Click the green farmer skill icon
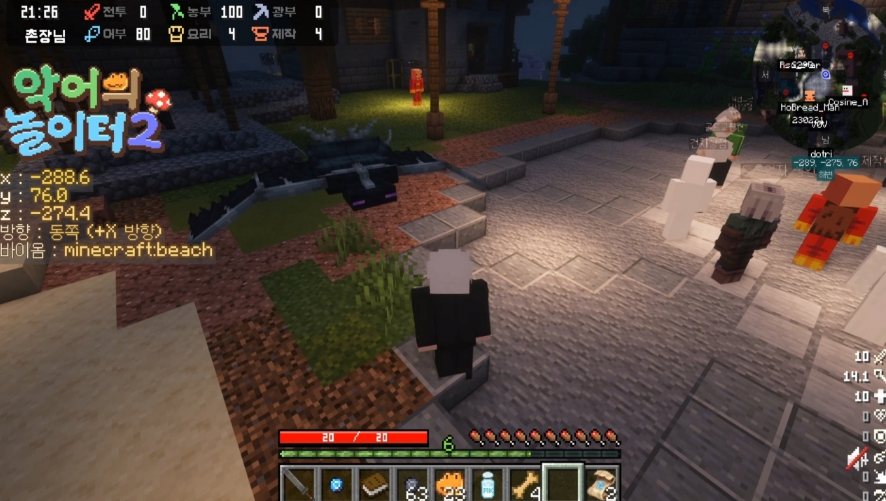886x501 pixels. tap(178, 12)
